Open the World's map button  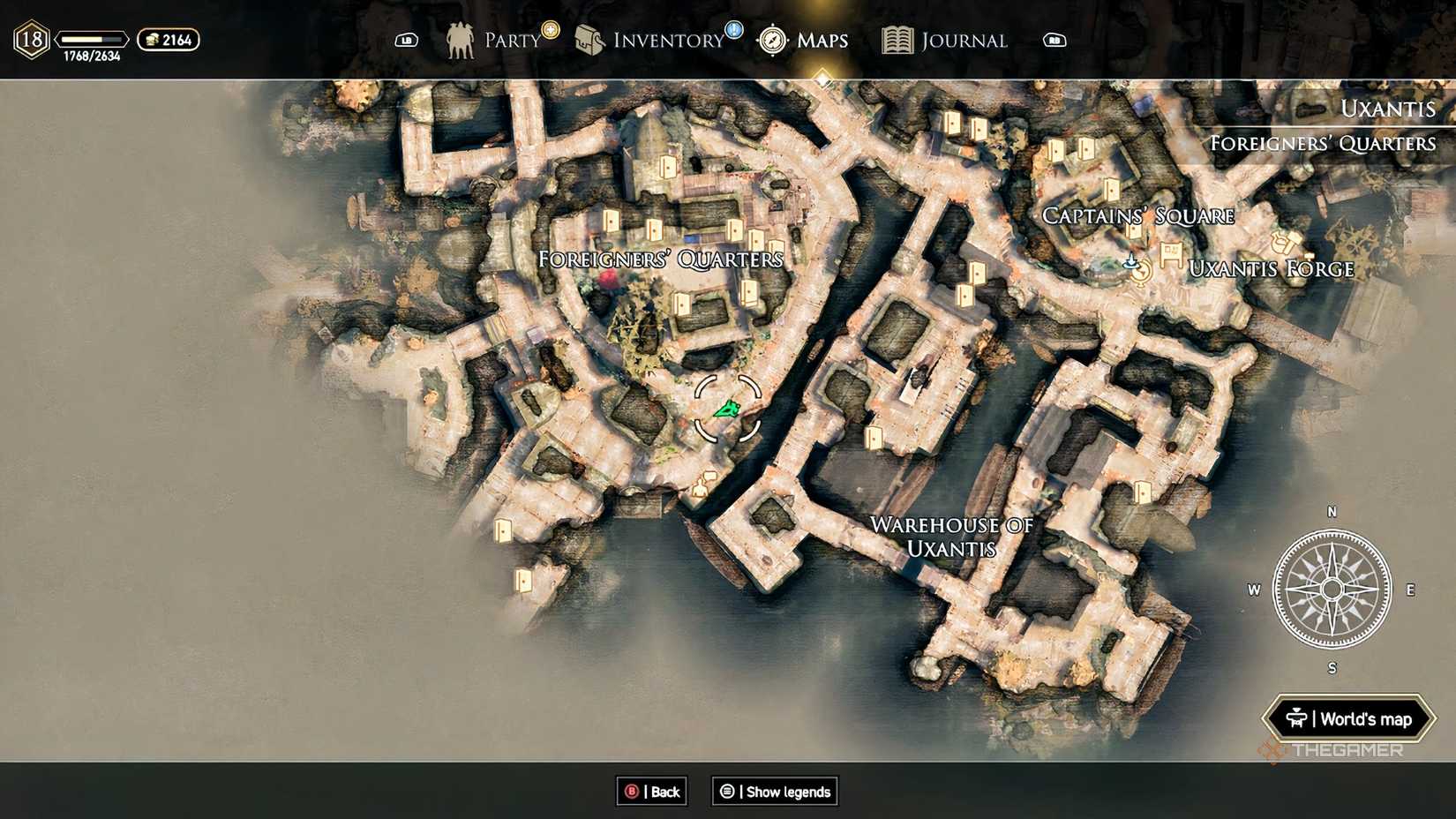tap(1351, 719)
